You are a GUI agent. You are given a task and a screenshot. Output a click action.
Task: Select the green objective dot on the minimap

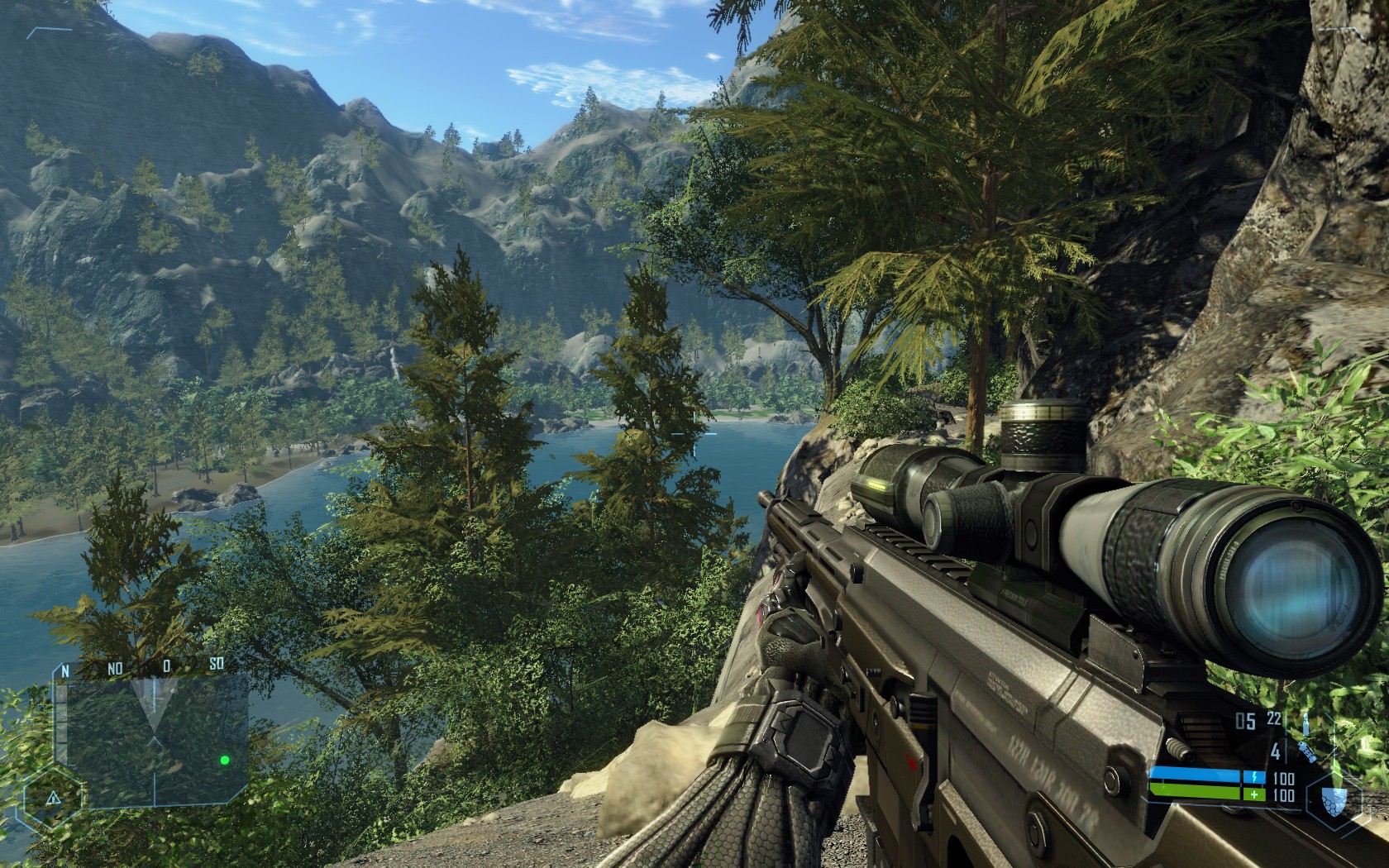(x=223, y=760)
